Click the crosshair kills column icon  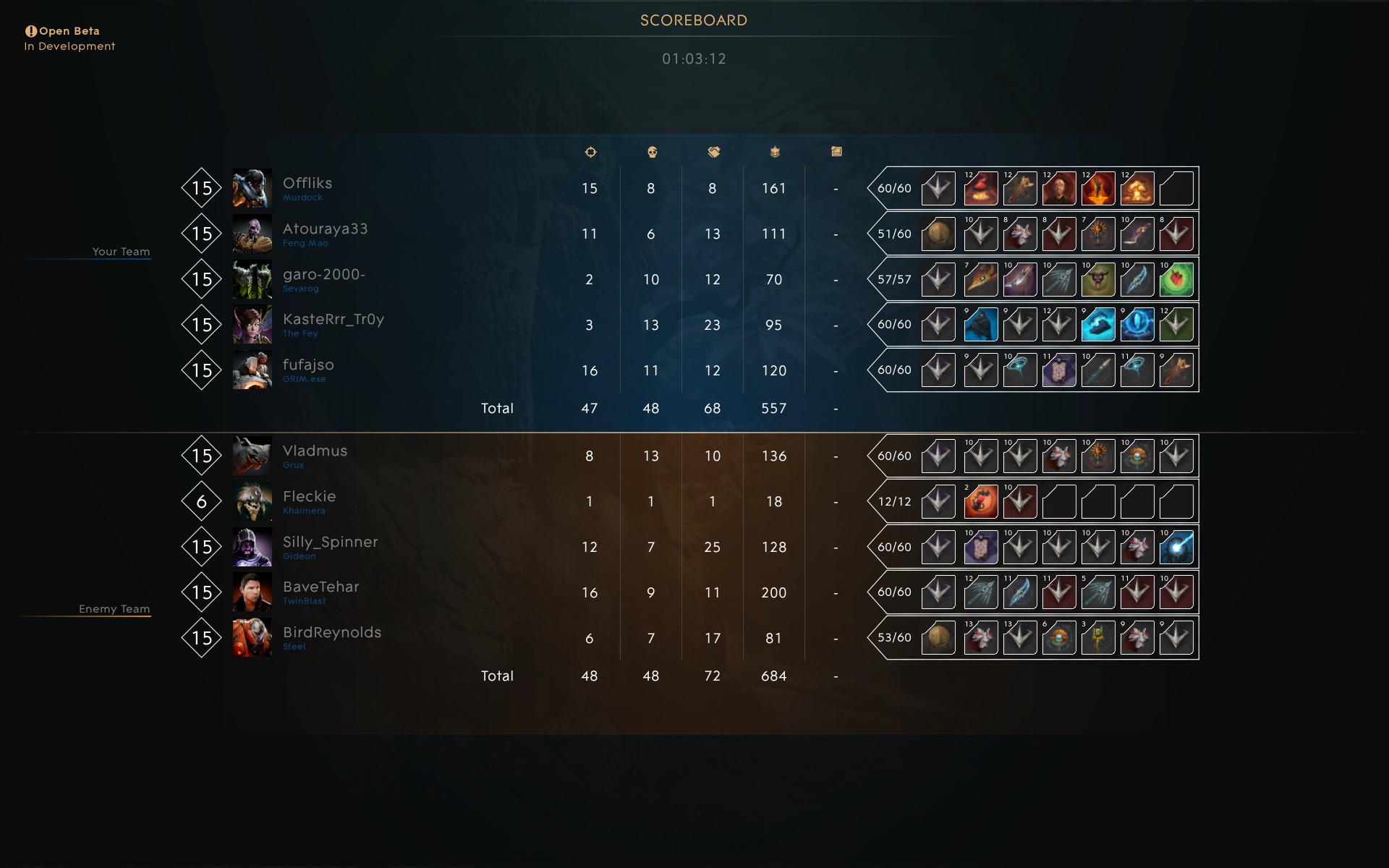[590, 152]
